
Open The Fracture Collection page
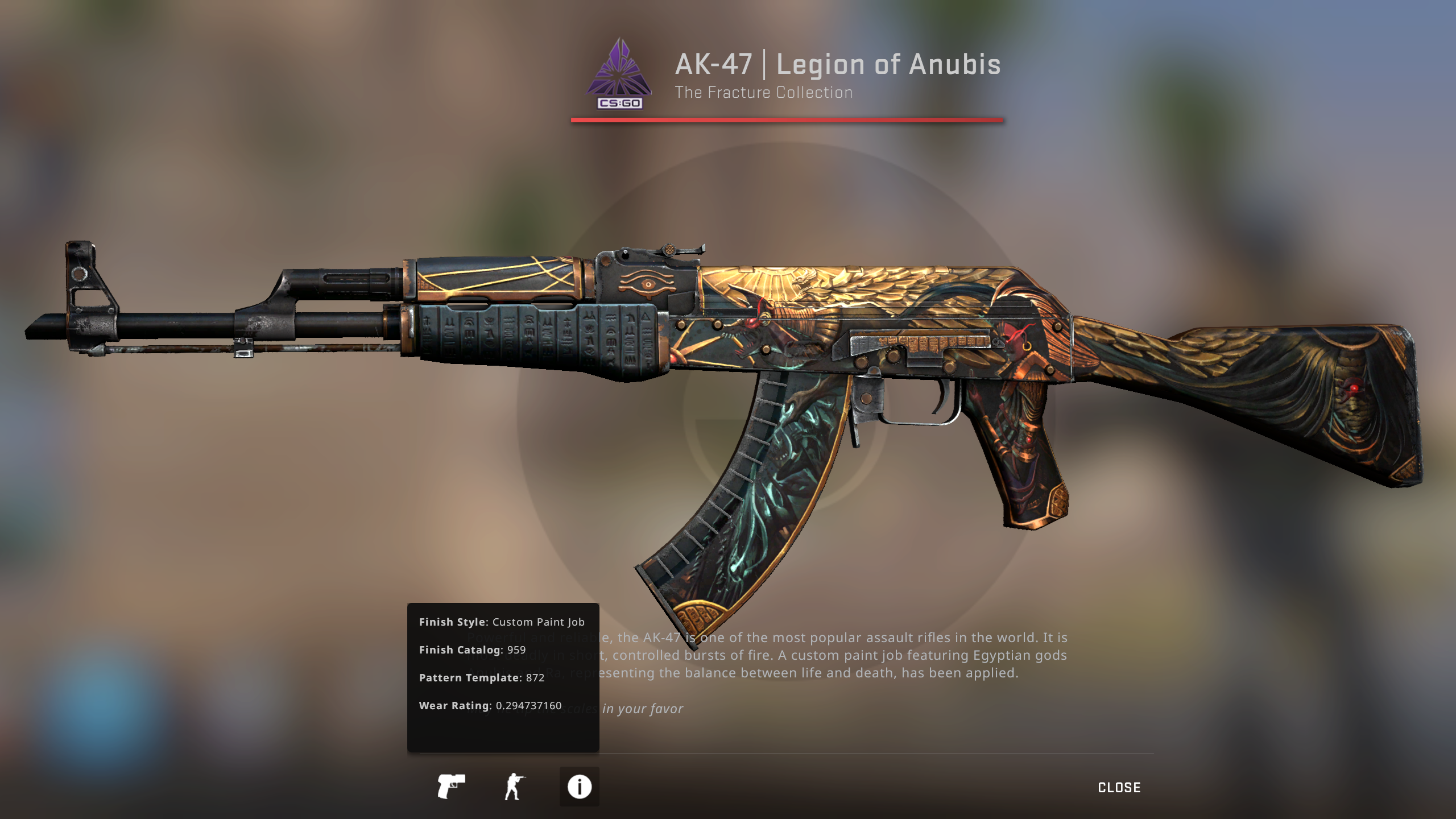tap(764, 92)
